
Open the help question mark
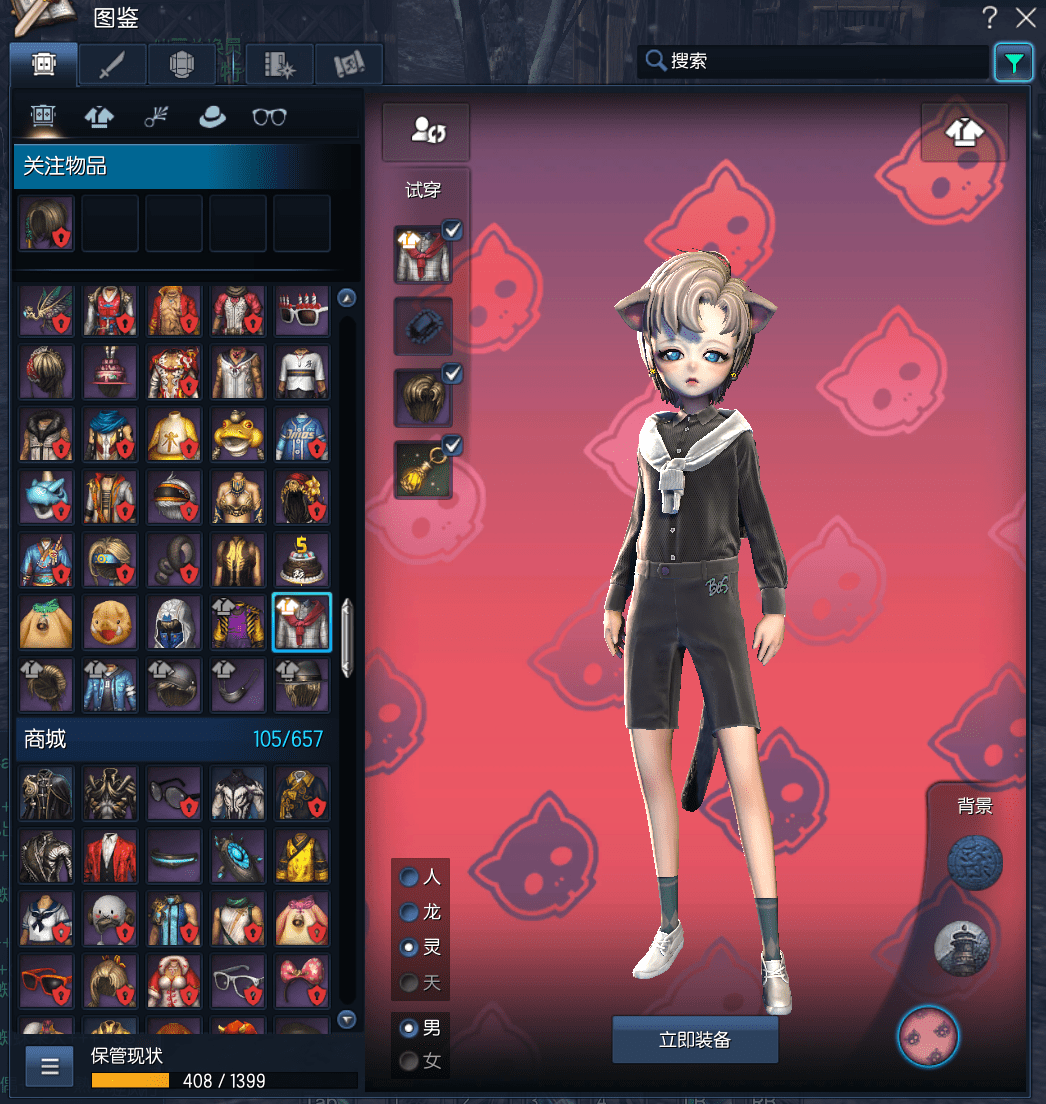(x=989, y=17)
